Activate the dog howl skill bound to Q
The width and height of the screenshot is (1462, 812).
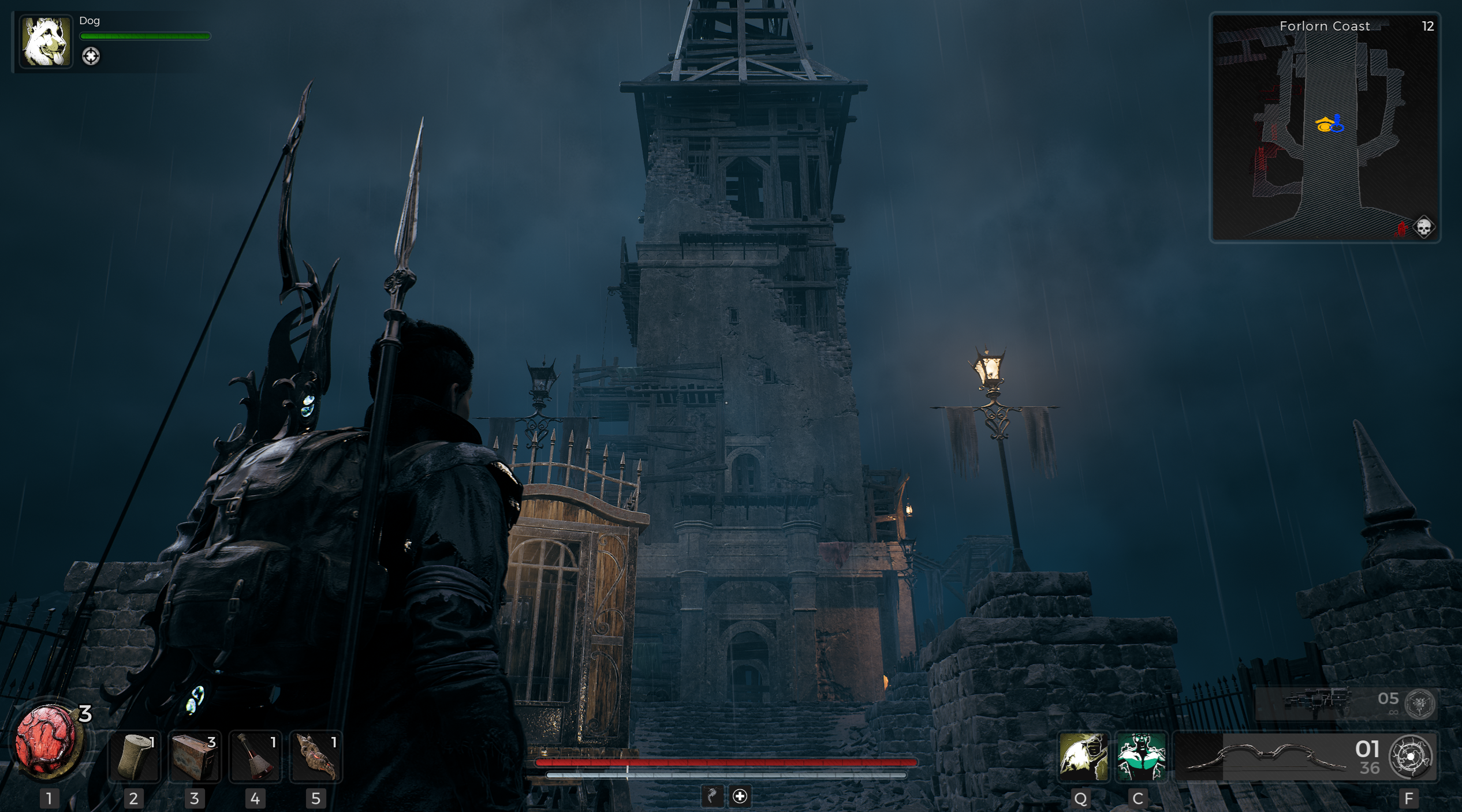(x=1083, y=756)
